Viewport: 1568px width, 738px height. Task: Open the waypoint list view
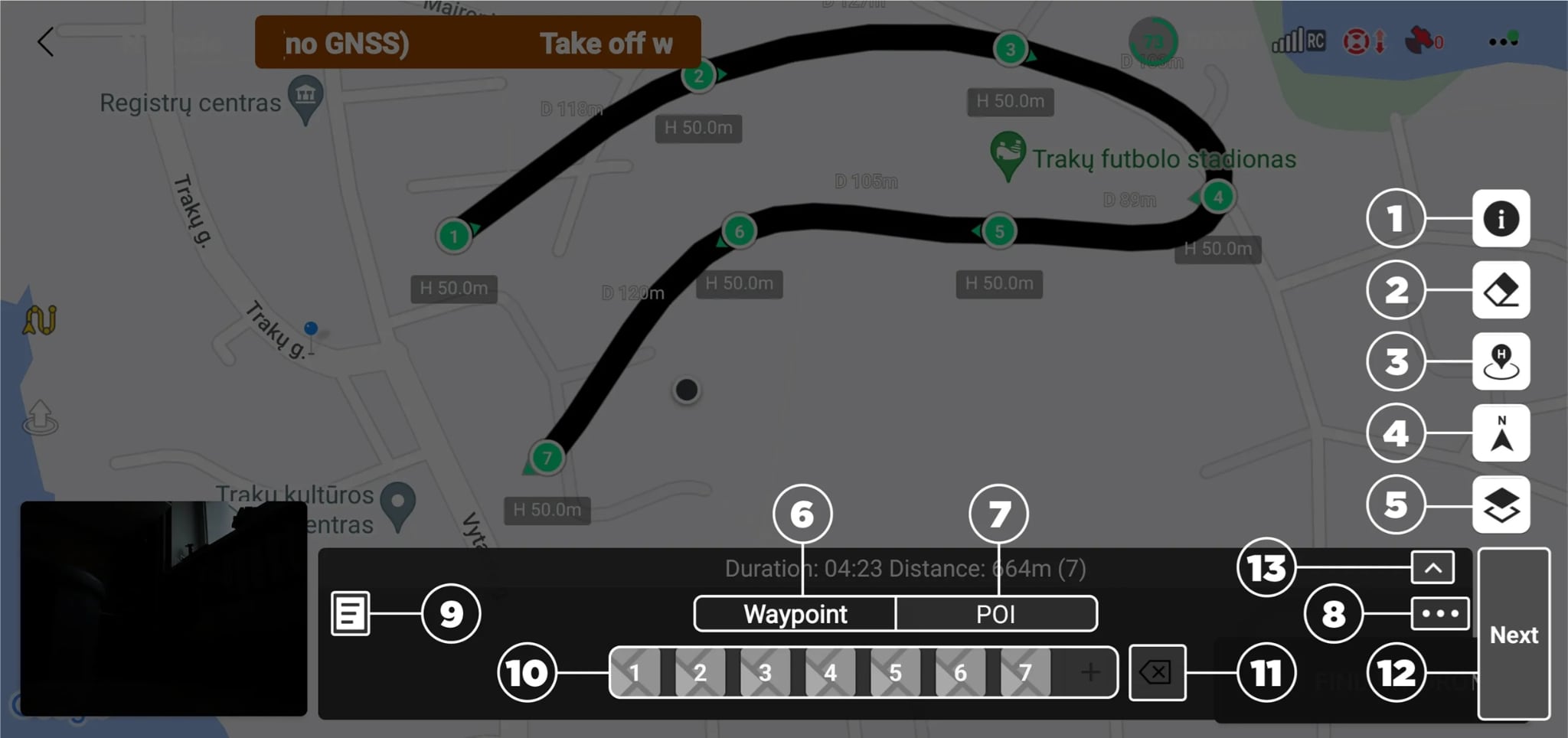(x=351, y=613)
